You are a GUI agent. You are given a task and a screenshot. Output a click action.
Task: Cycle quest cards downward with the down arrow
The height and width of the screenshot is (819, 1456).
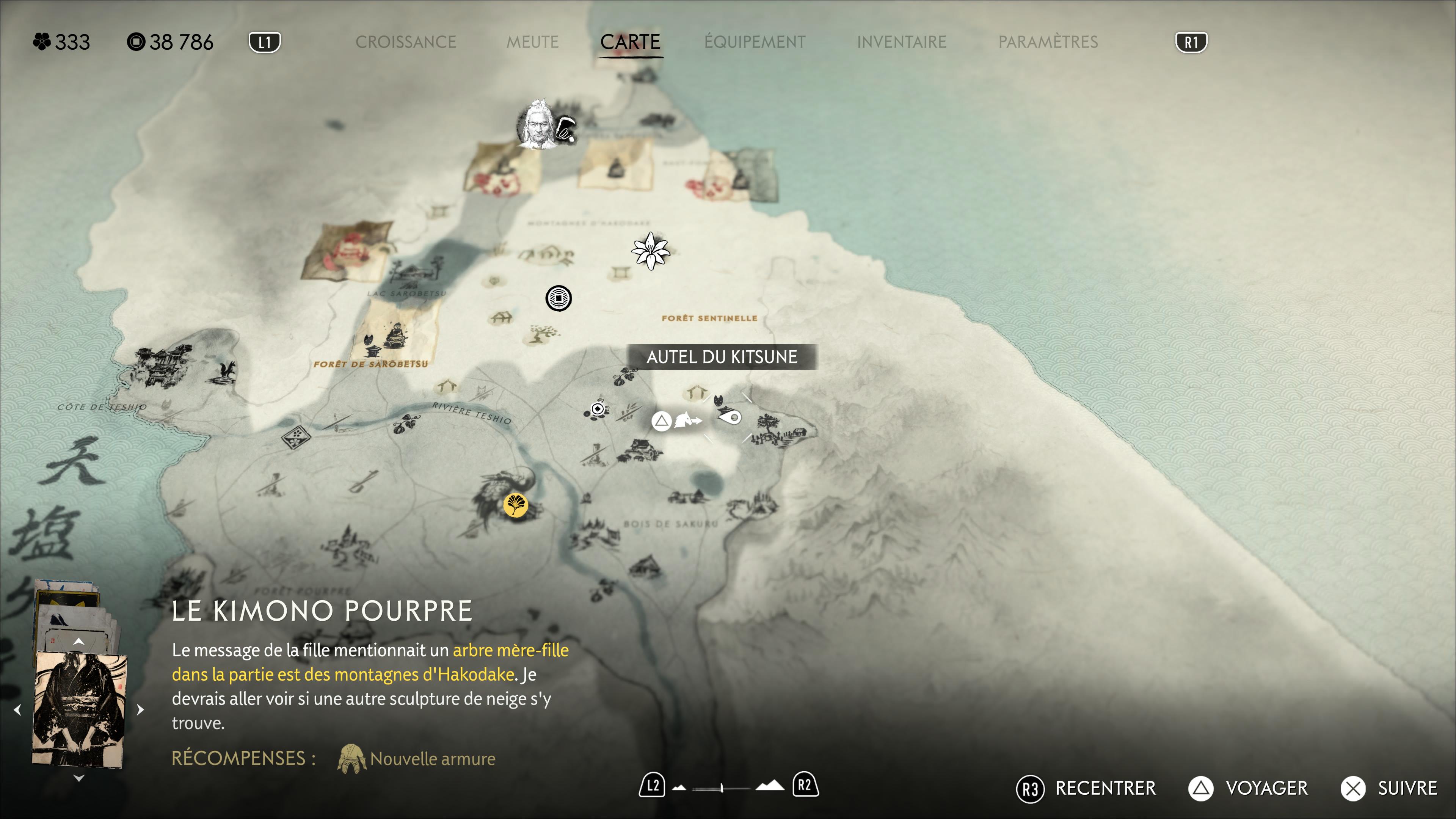coord(78,778)
